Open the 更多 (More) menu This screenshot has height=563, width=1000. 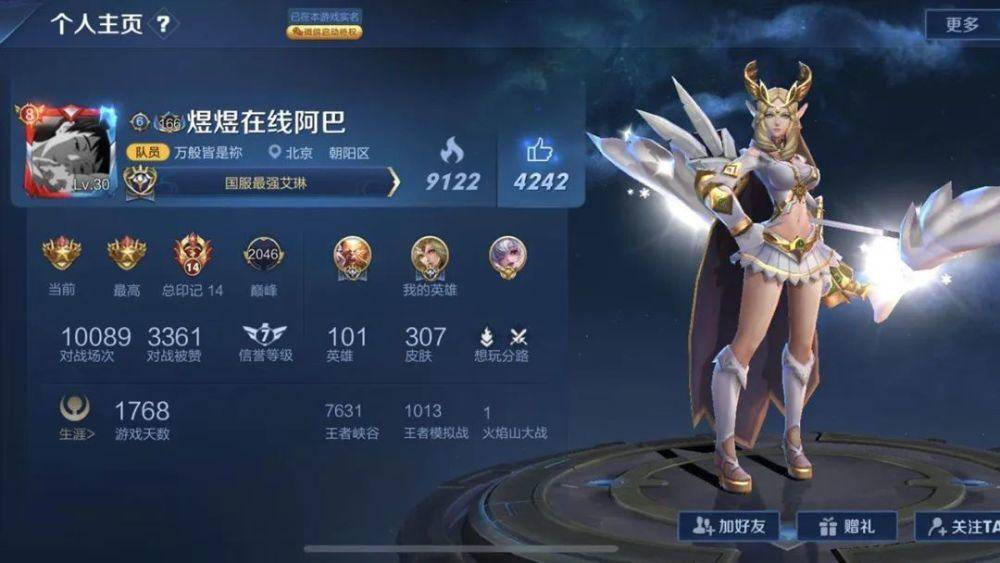[962, 25]
